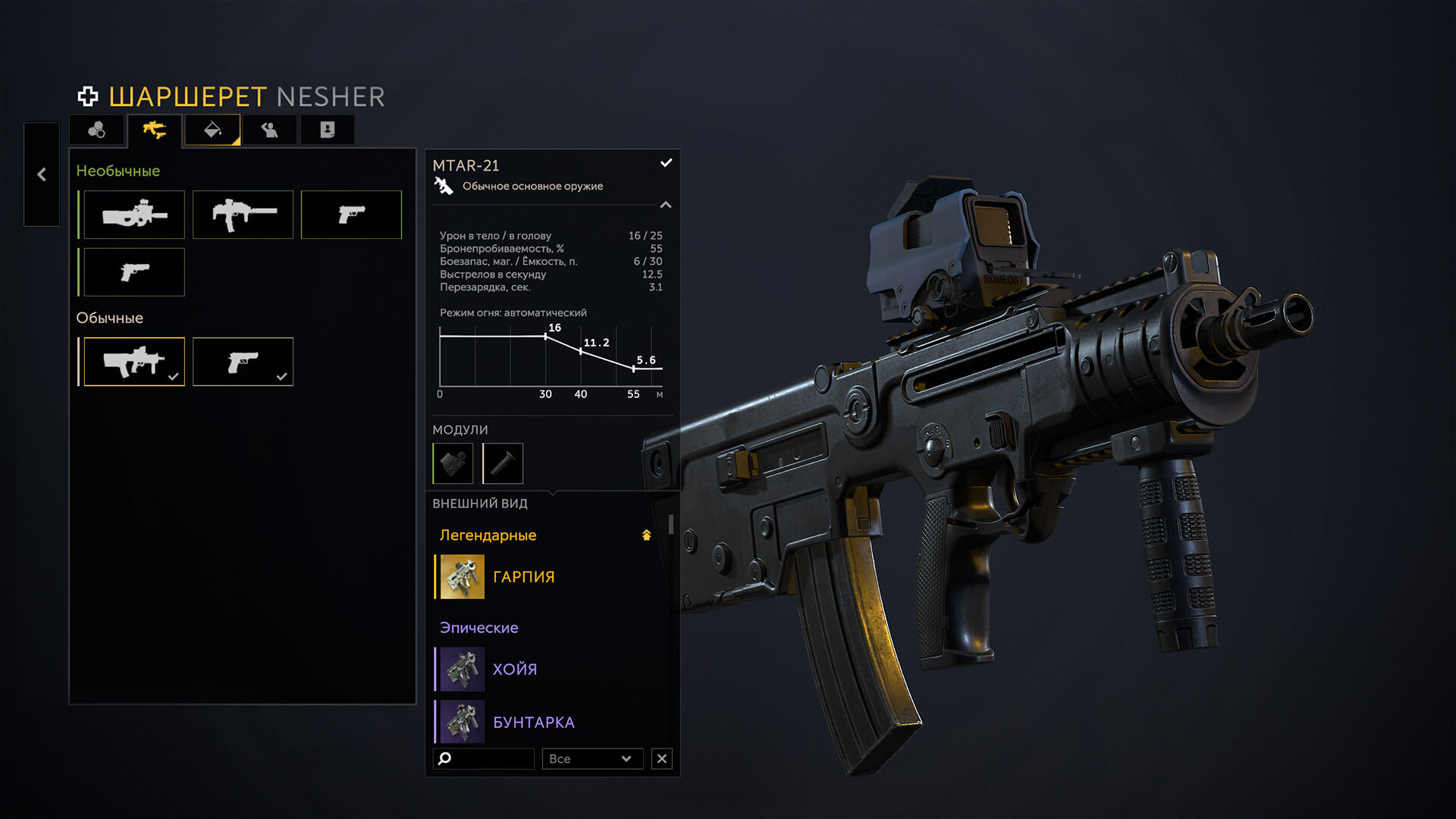This screenshot has width=1456, height=819.
Task: Click the checkmark beside the MTAR-21 title
Action: [667, 162]
